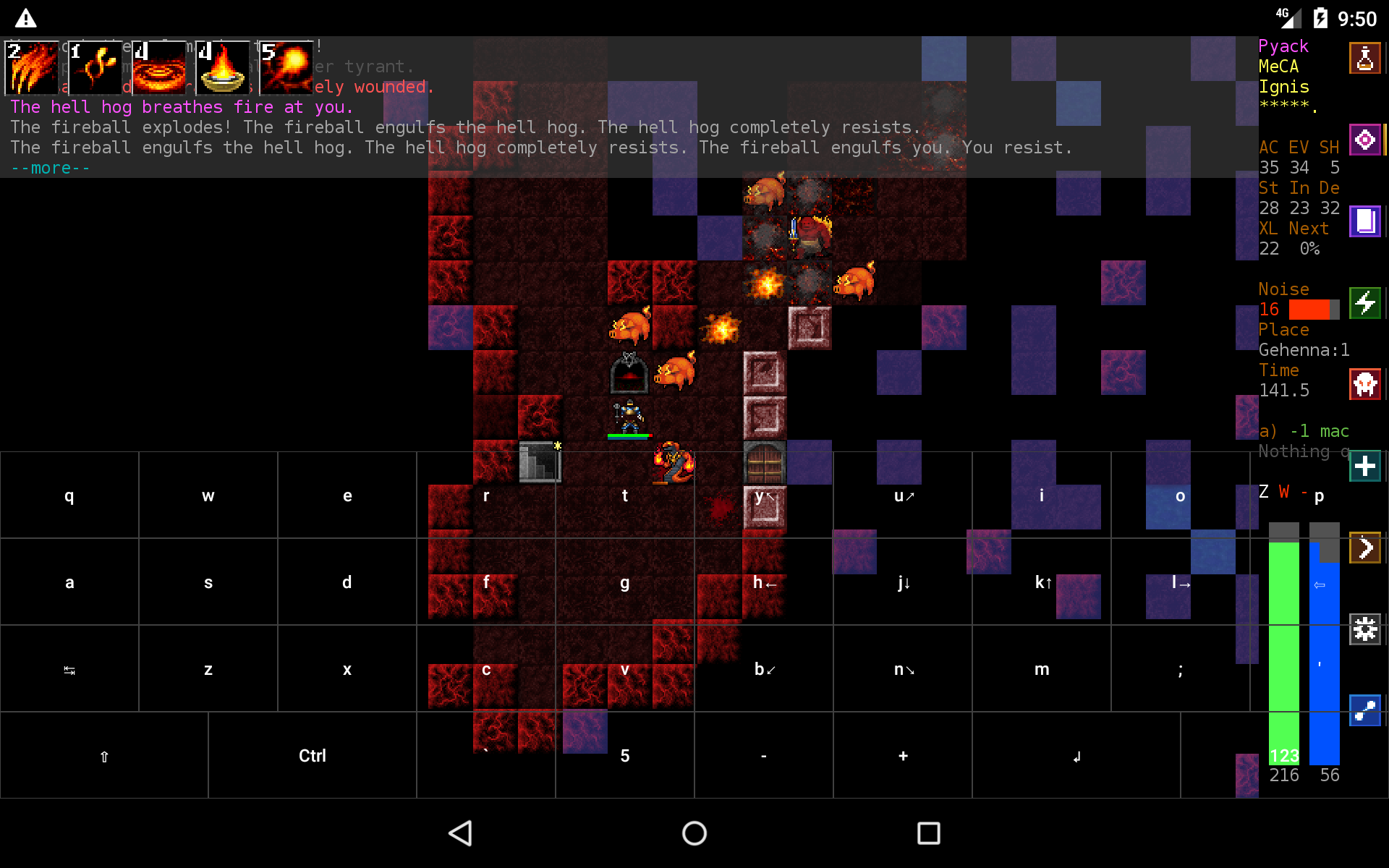The height and width of the screenshot is (868, 1389).
Task: Tap the Android home circle button
Action: coord(694,833)
